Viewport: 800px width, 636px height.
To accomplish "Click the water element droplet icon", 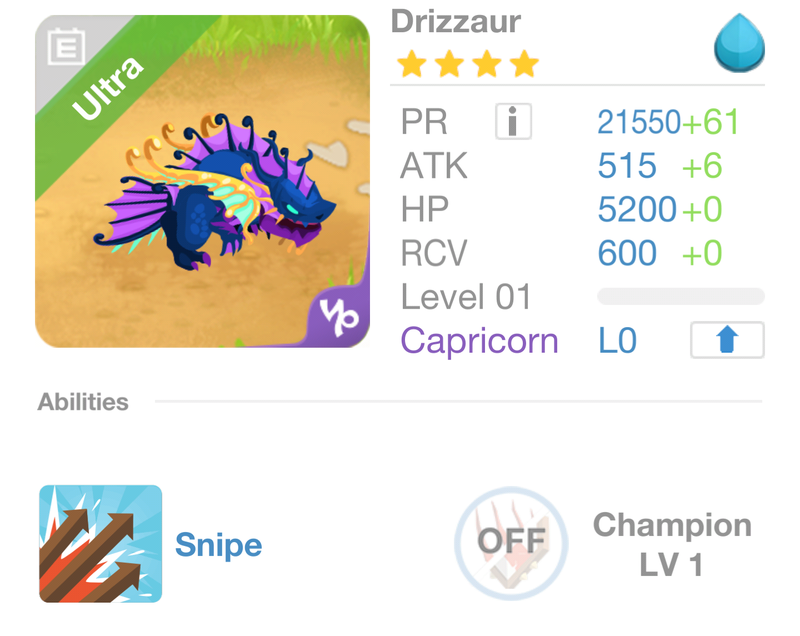I will pyautogui.click(x=739, y=44).
